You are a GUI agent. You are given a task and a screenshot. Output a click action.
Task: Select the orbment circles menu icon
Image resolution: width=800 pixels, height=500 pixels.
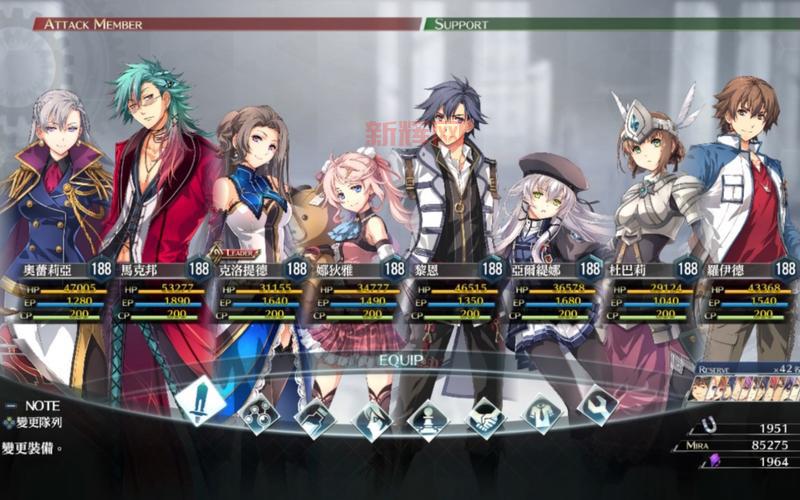(x=261, y=412)
